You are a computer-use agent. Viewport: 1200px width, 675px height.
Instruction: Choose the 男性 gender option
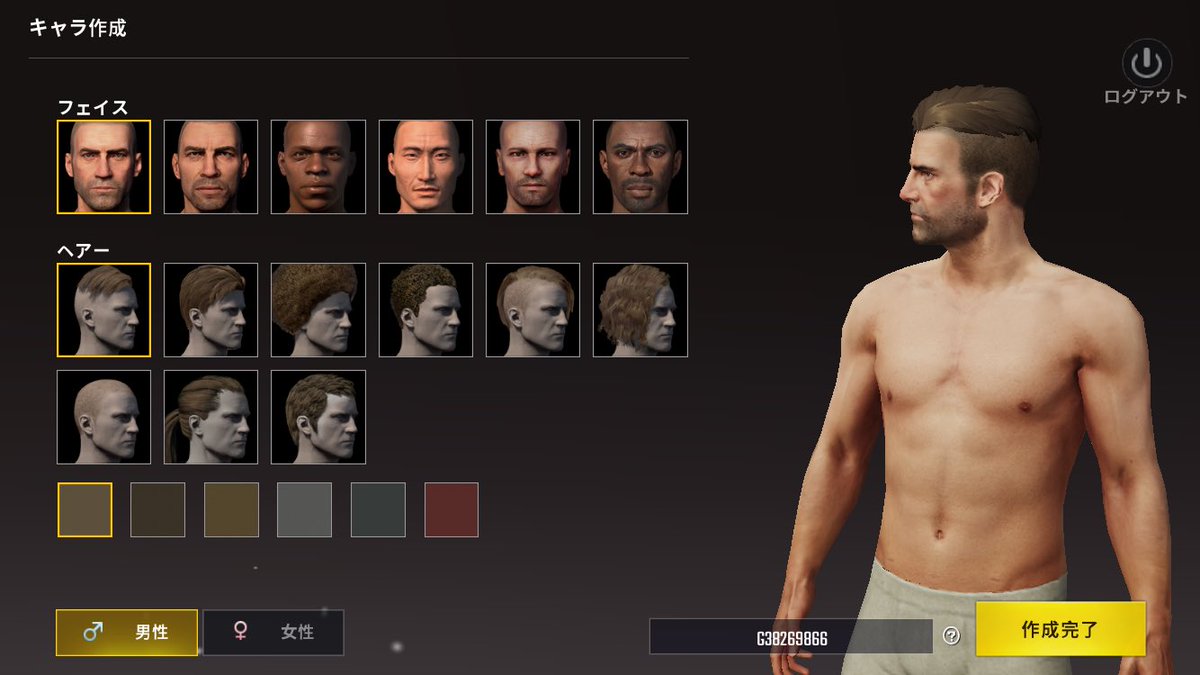click(127, 632)
